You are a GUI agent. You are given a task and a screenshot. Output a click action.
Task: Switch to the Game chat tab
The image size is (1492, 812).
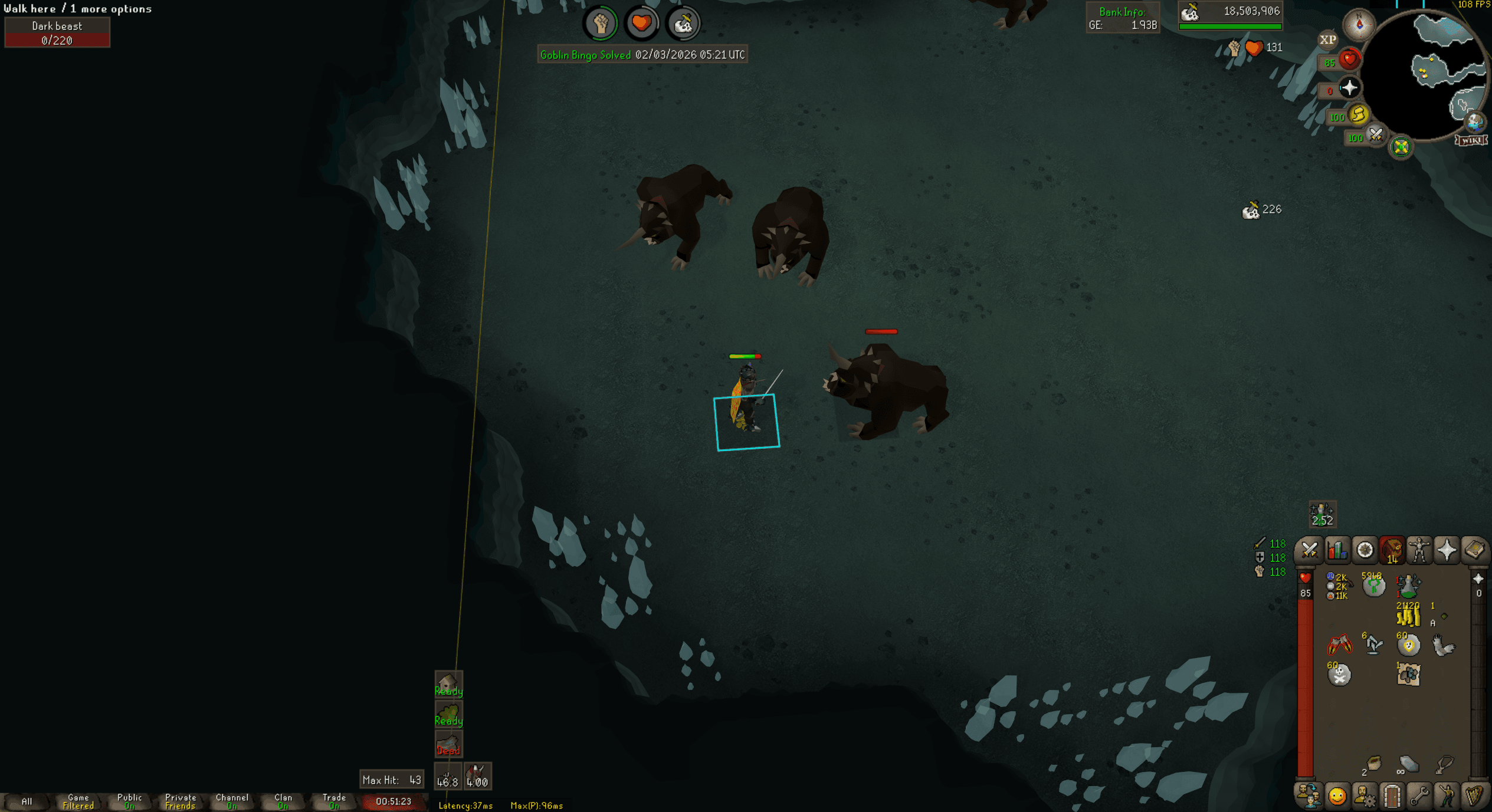click(x=77, y=801)
